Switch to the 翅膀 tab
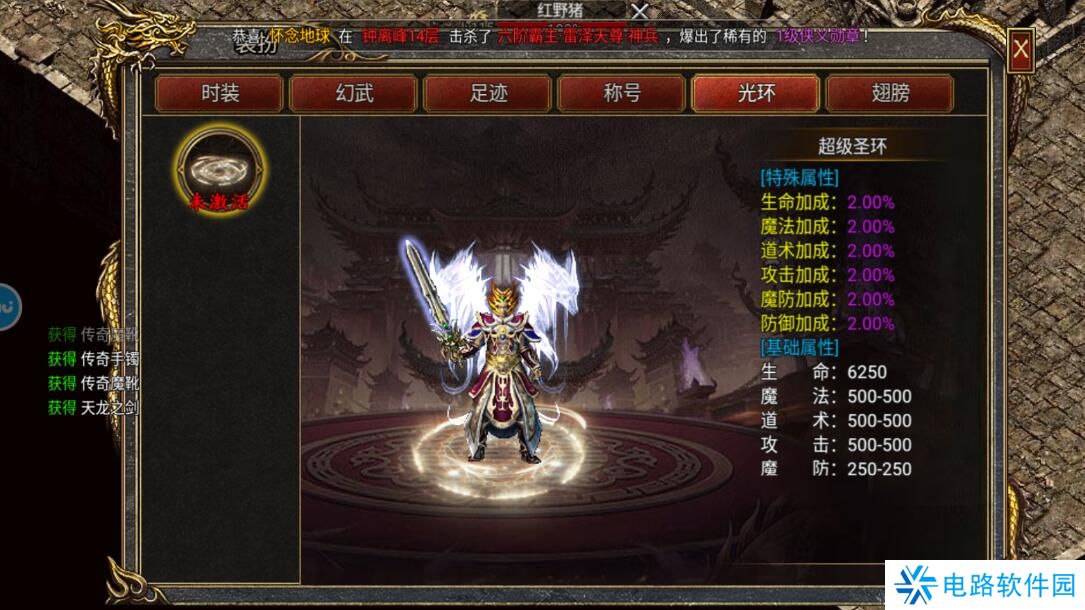Screen dimensions: 1085x610 (x=890, y=94)
